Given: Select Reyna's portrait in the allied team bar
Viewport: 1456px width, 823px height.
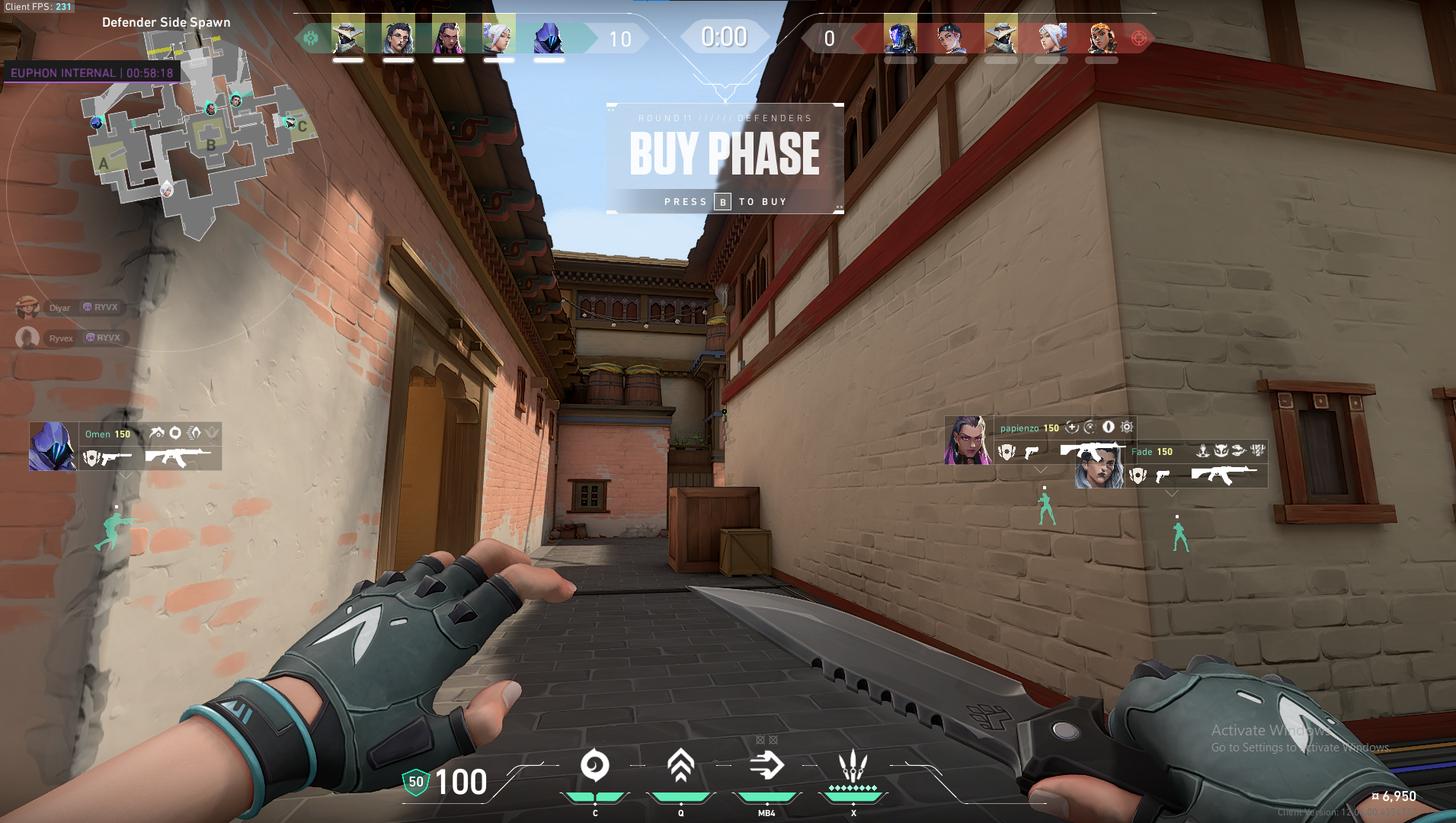Looking at the screenshot, I should (448, 37).
